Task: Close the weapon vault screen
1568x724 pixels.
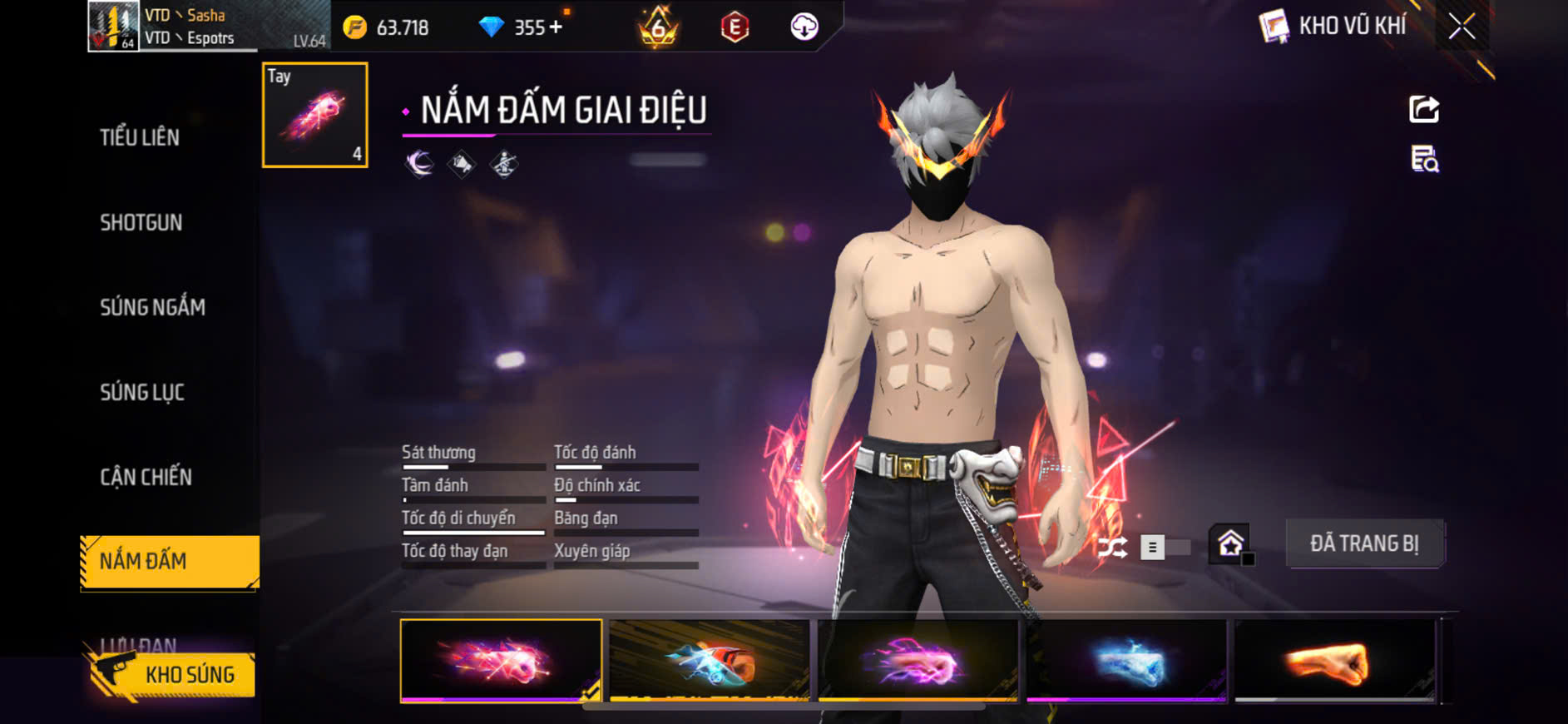Action: [x=1462, y=27]
